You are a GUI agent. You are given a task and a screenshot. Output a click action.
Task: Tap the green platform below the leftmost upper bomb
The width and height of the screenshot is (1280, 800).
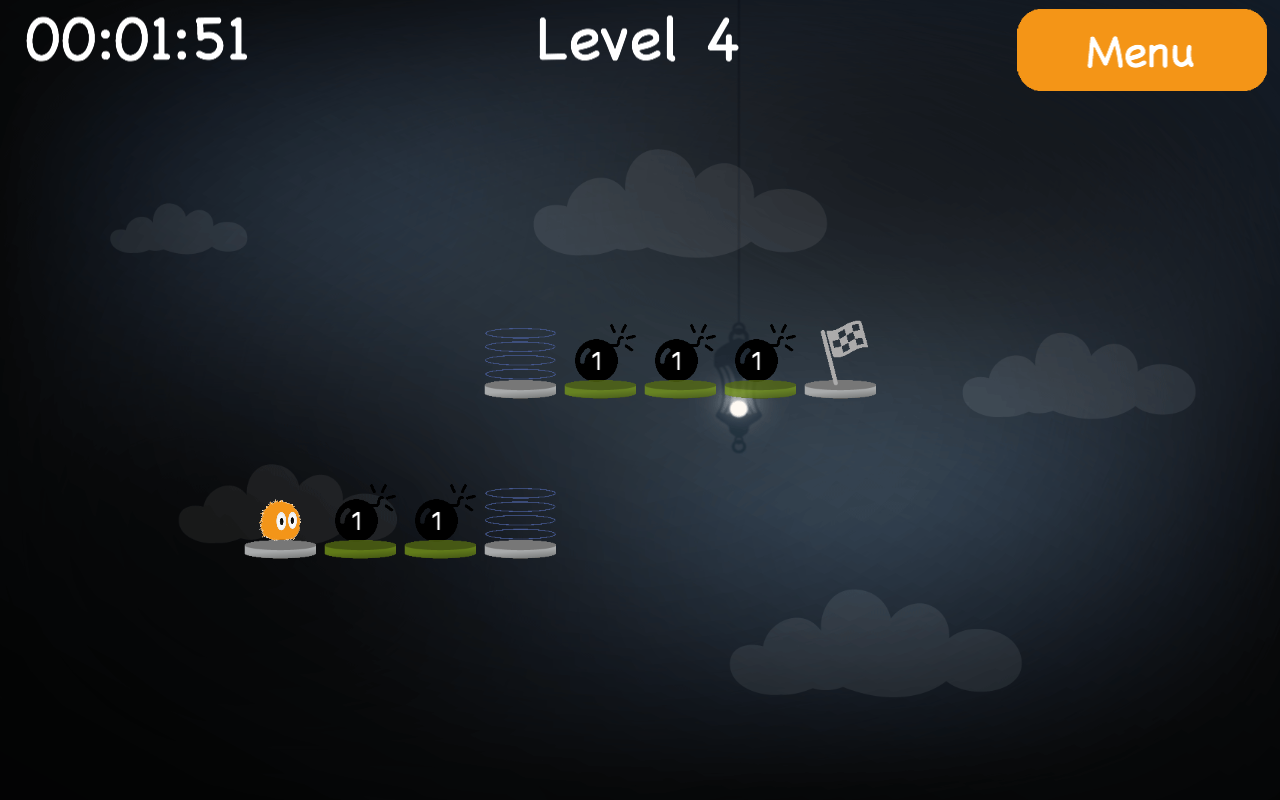598,388
